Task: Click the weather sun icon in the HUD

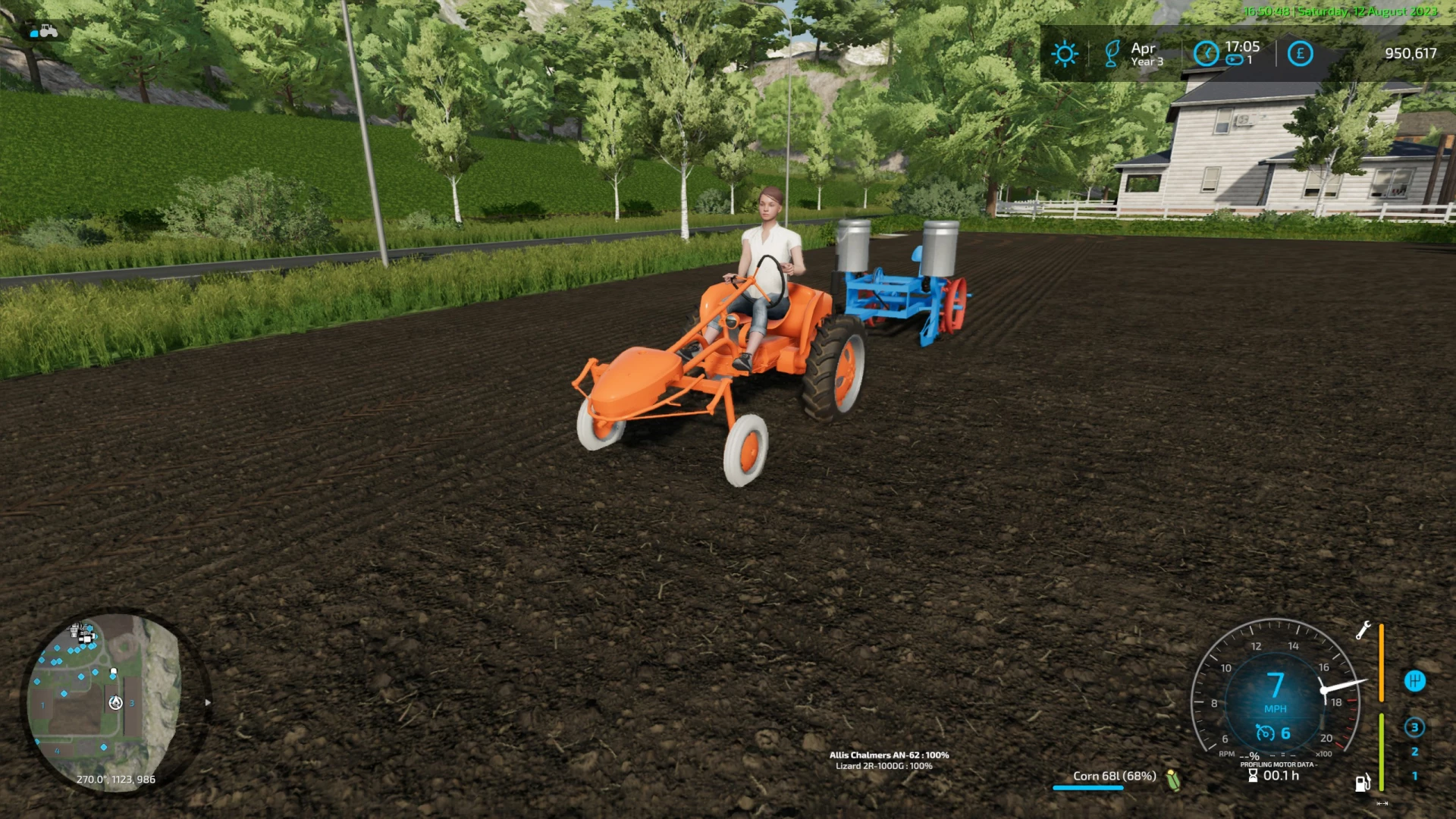Action: pos(1065,53)
